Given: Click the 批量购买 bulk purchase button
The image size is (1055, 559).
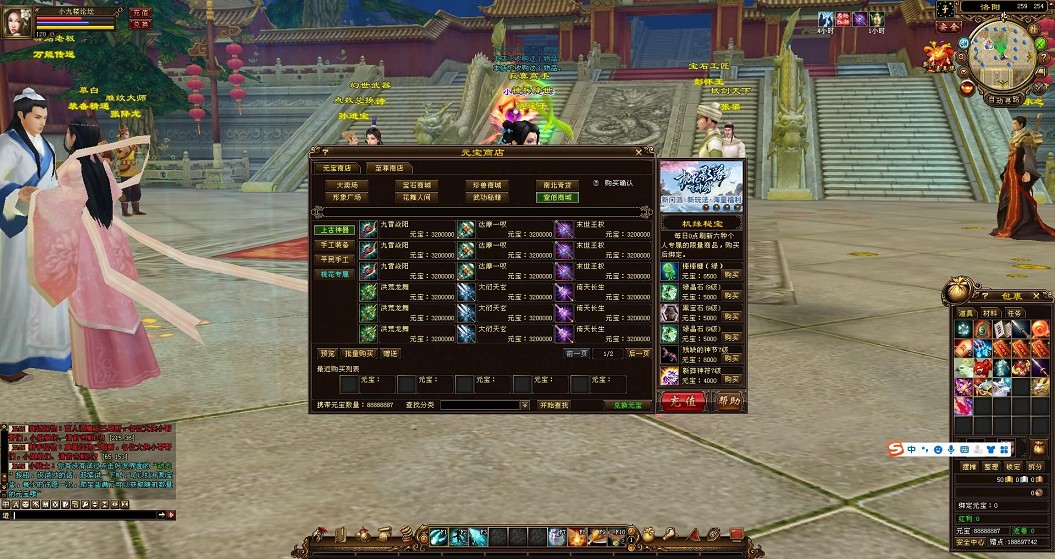Looking at the screenshot, I should pos(359,353).
